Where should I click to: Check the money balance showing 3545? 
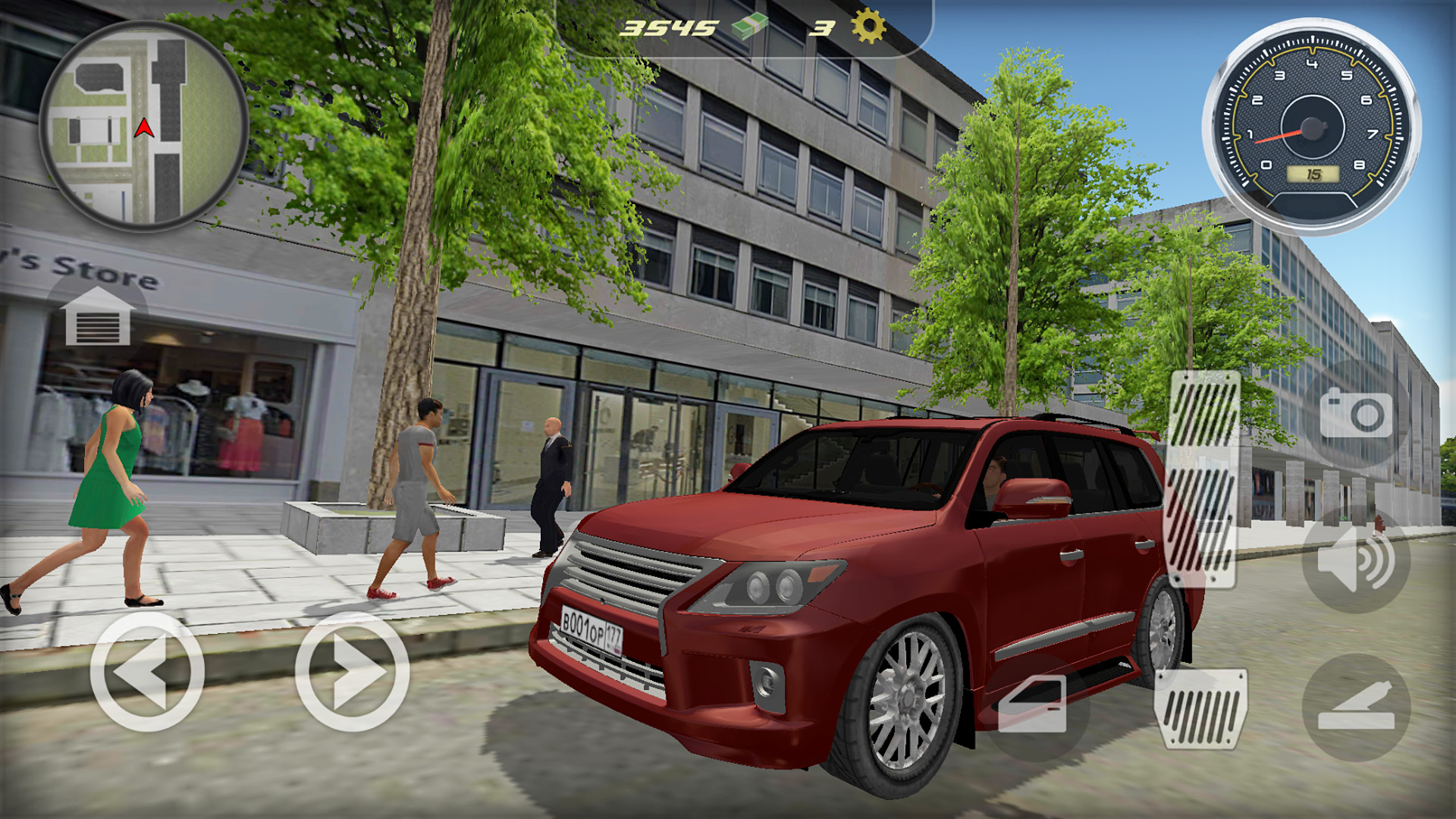(667, 27)
